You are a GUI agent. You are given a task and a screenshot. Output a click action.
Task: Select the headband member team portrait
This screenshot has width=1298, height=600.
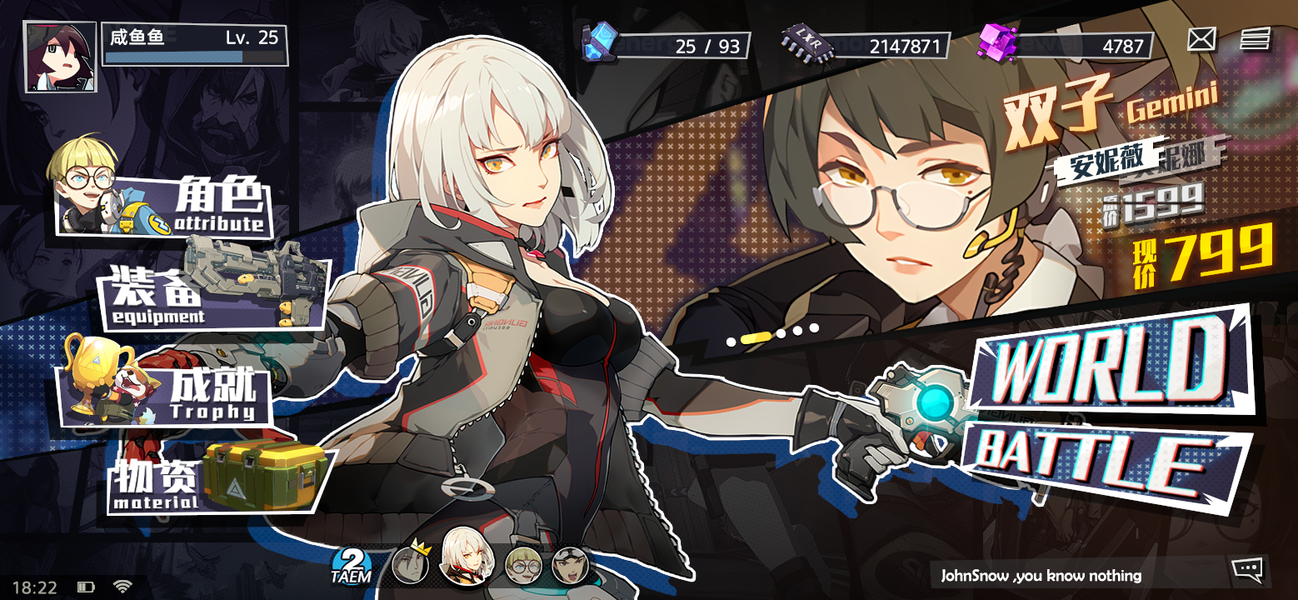click(x=570, y=565)
